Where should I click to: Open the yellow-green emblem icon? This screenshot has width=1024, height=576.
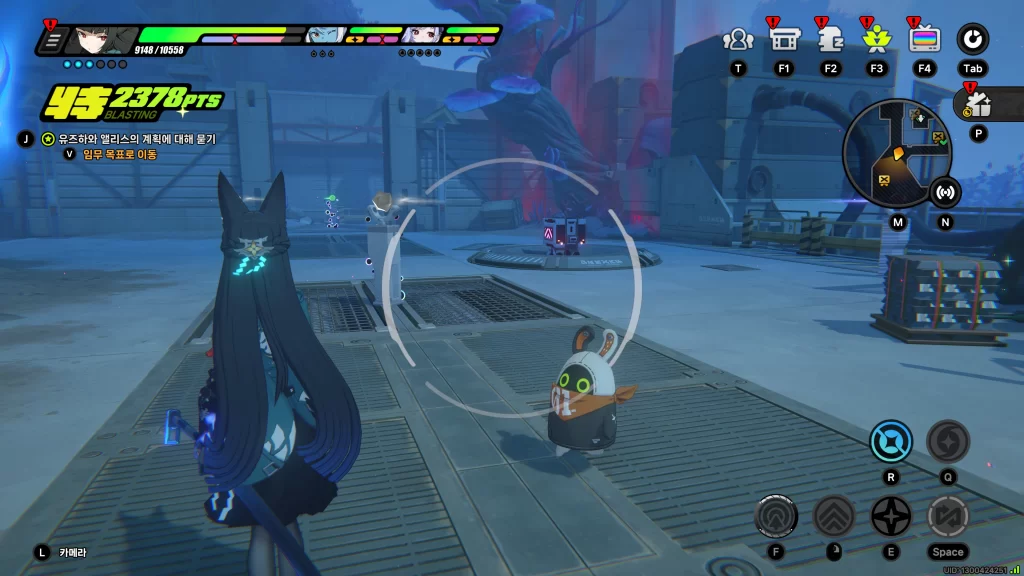click(x=877, y=40)
